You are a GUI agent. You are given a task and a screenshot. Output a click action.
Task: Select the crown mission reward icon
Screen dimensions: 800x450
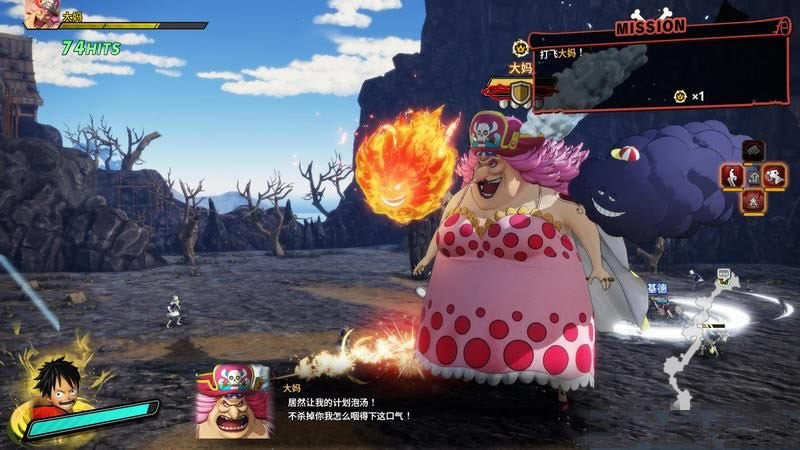[680, 96]
